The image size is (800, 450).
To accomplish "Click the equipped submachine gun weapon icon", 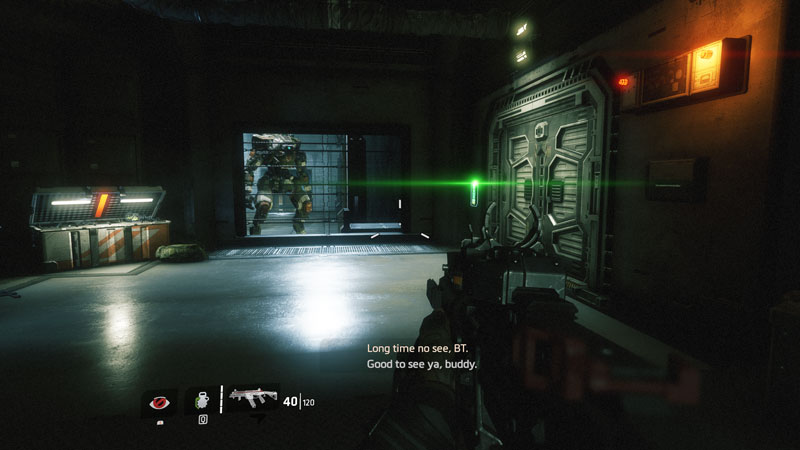I will click(x=250, y=400).
